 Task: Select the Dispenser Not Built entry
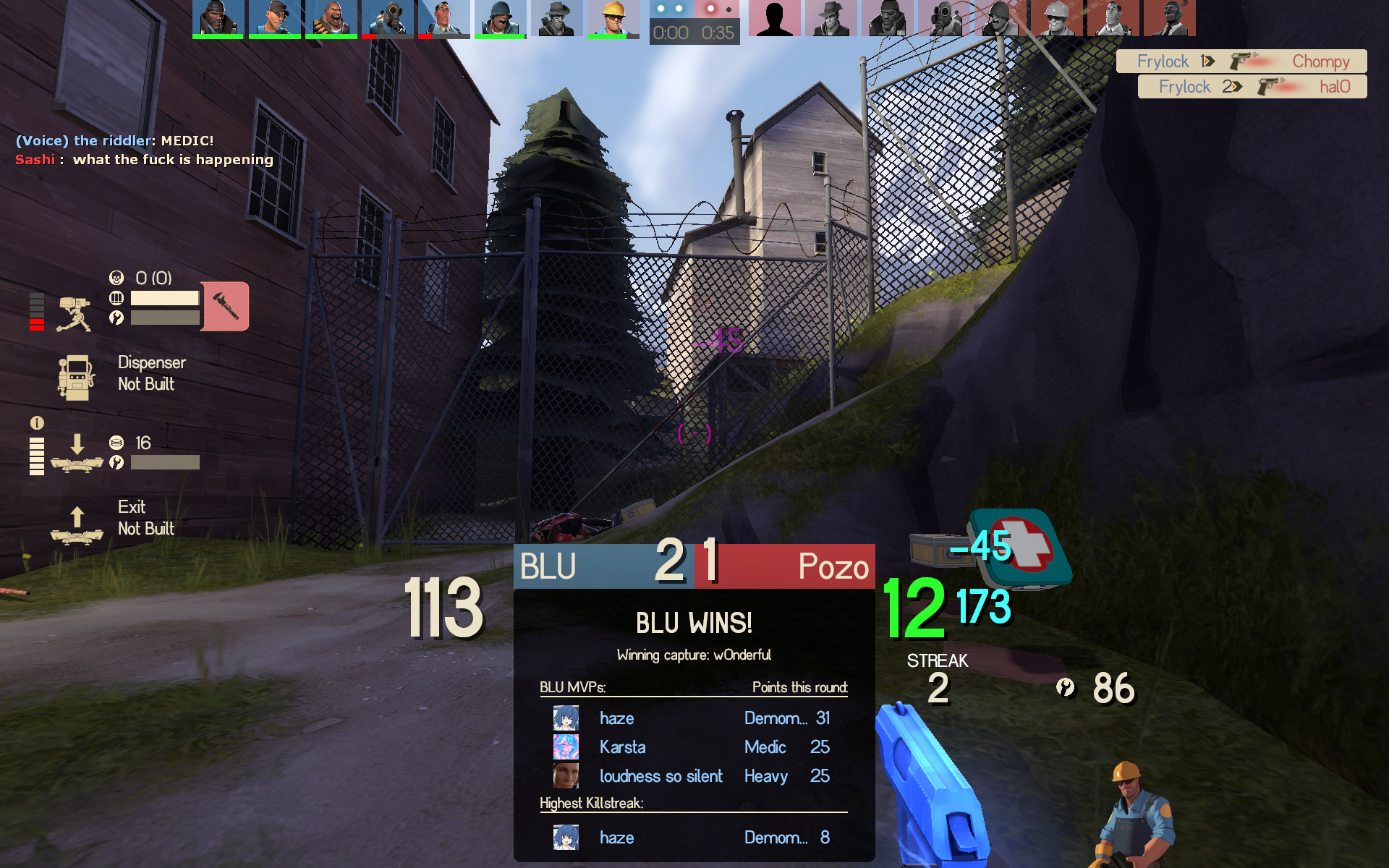(116, 375)
